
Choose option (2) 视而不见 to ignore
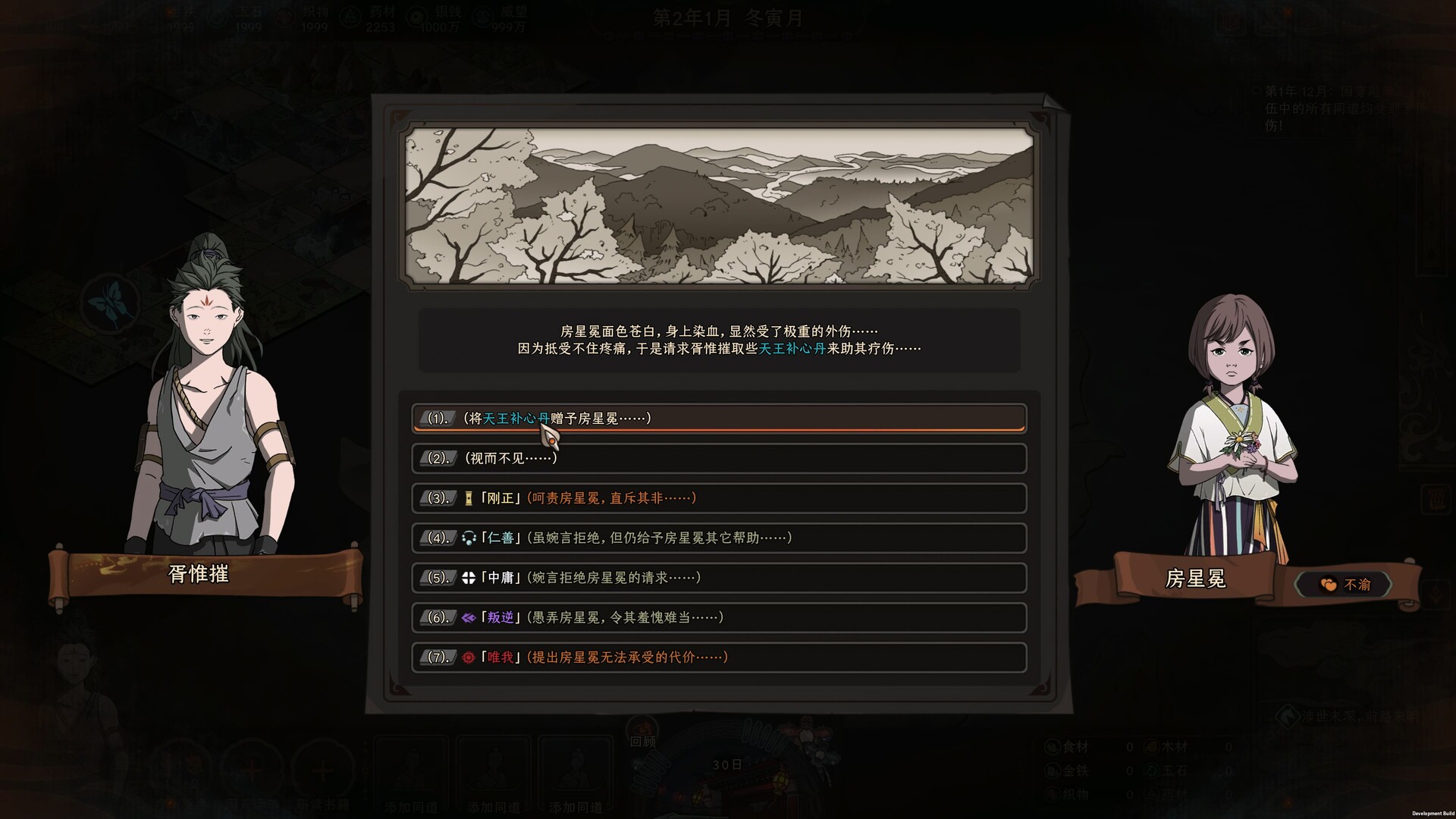click(x=720, y=458)
